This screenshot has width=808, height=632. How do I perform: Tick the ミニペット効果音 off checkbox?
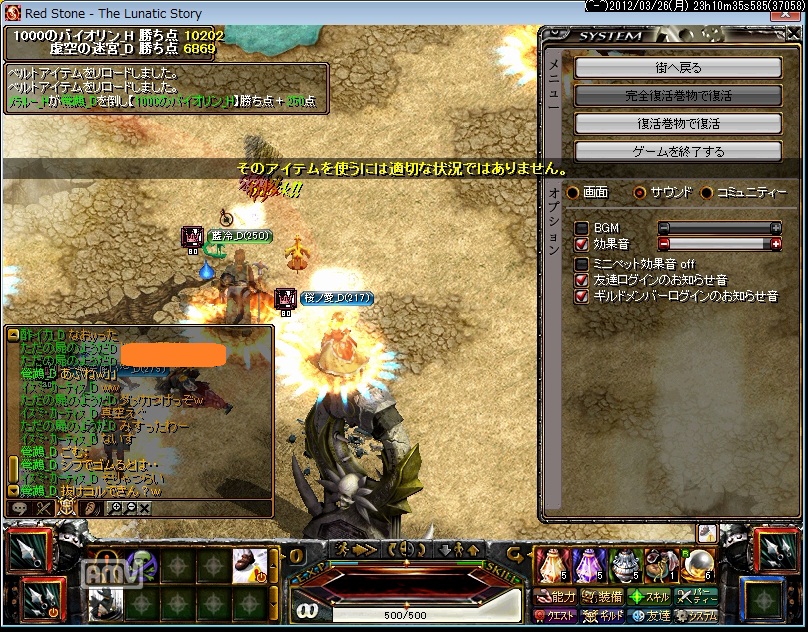coord(581,264)
